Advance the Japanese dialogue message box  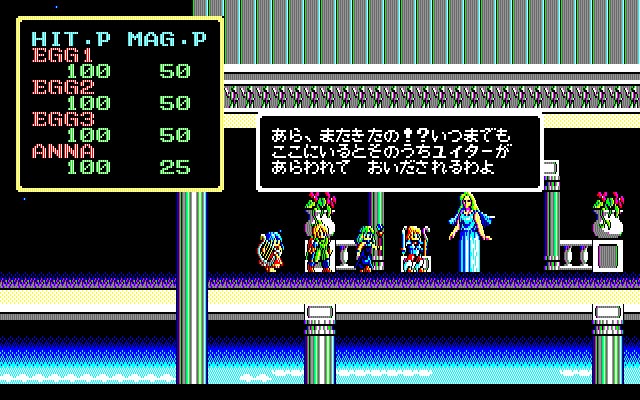point(399,151)
